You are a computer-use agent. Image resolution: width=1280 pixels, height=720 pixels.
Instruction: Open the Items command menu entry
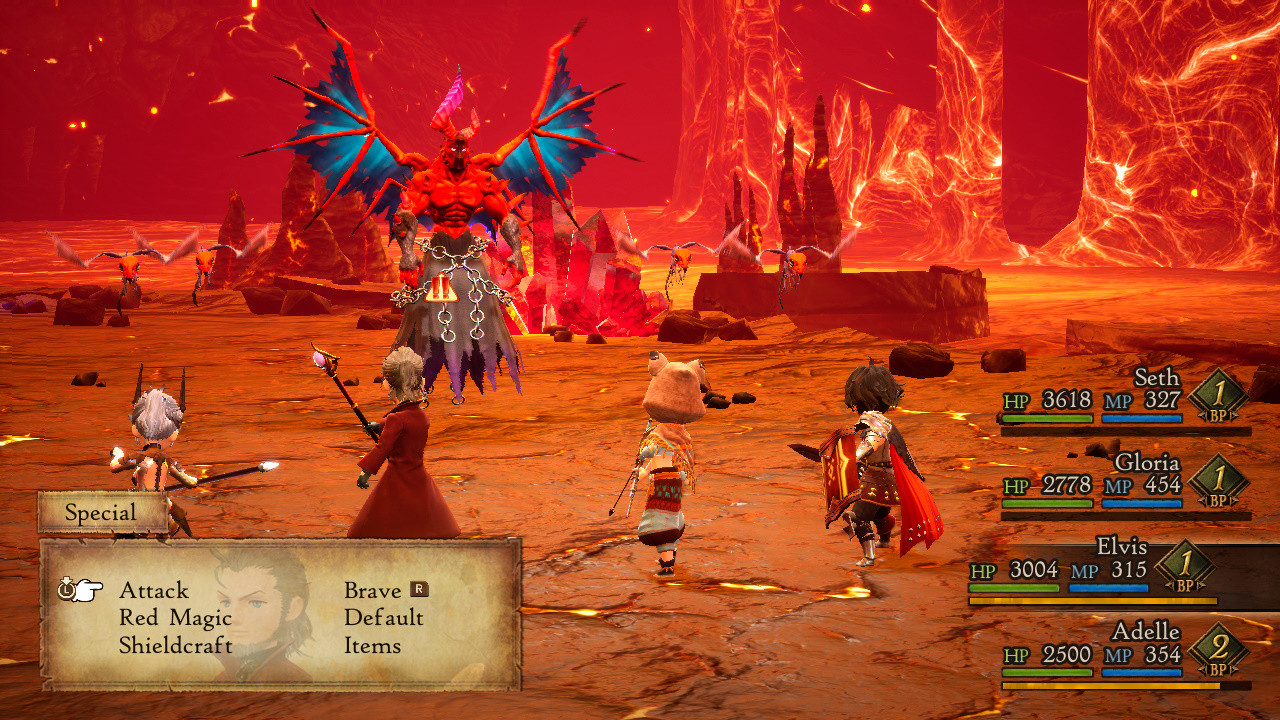coord(372,645)
